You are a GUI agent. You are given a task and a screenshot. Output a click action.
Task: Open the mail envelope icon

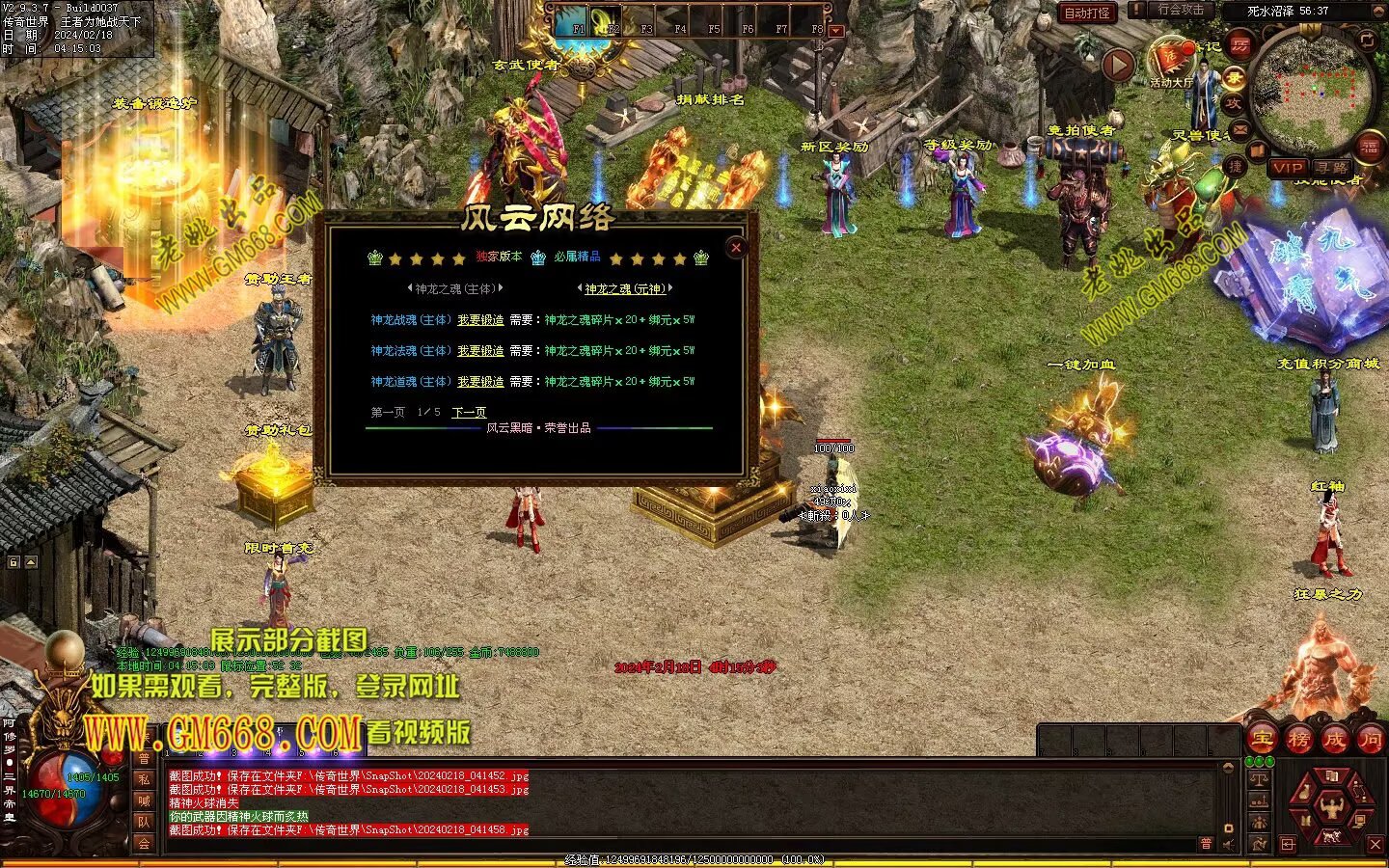1241,128
